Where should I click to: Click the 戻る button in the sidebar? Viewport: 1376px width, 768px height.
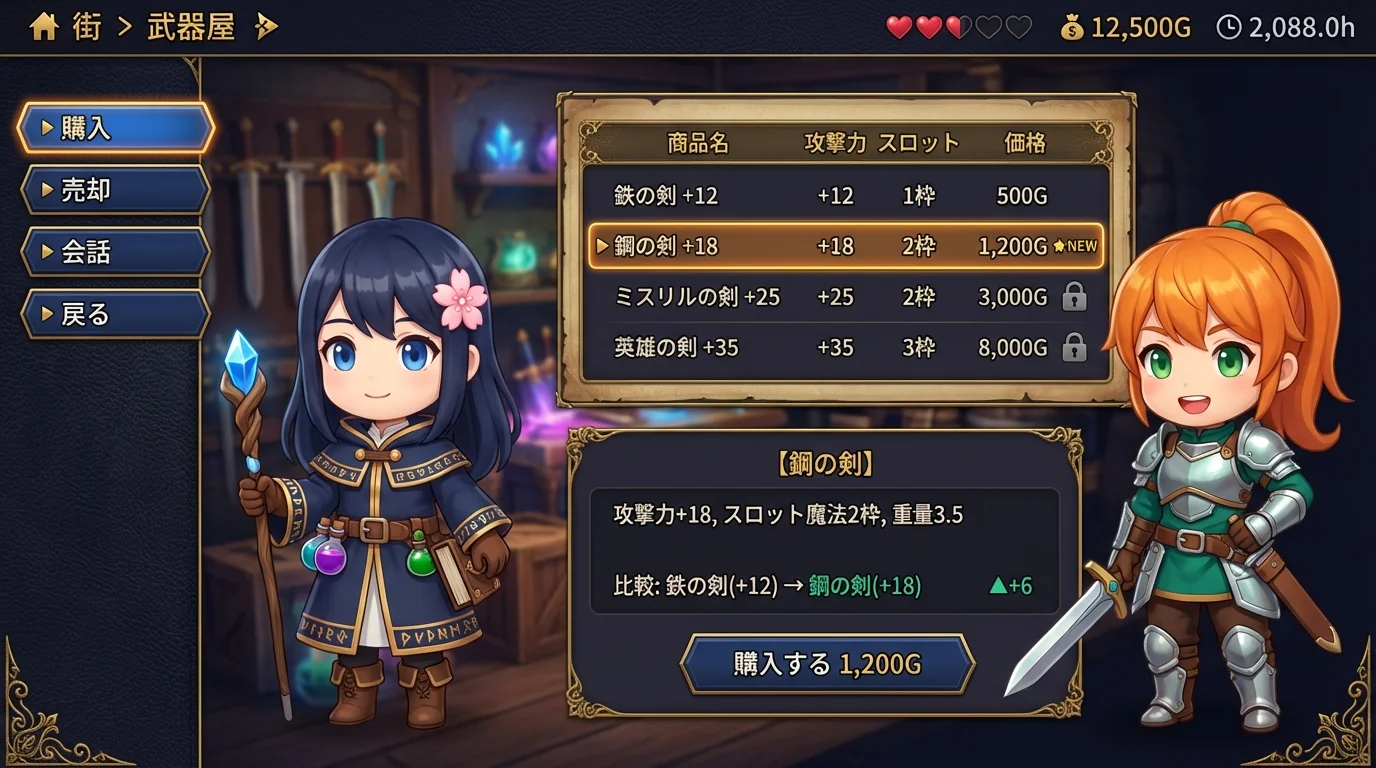click(x=113, y=313)
